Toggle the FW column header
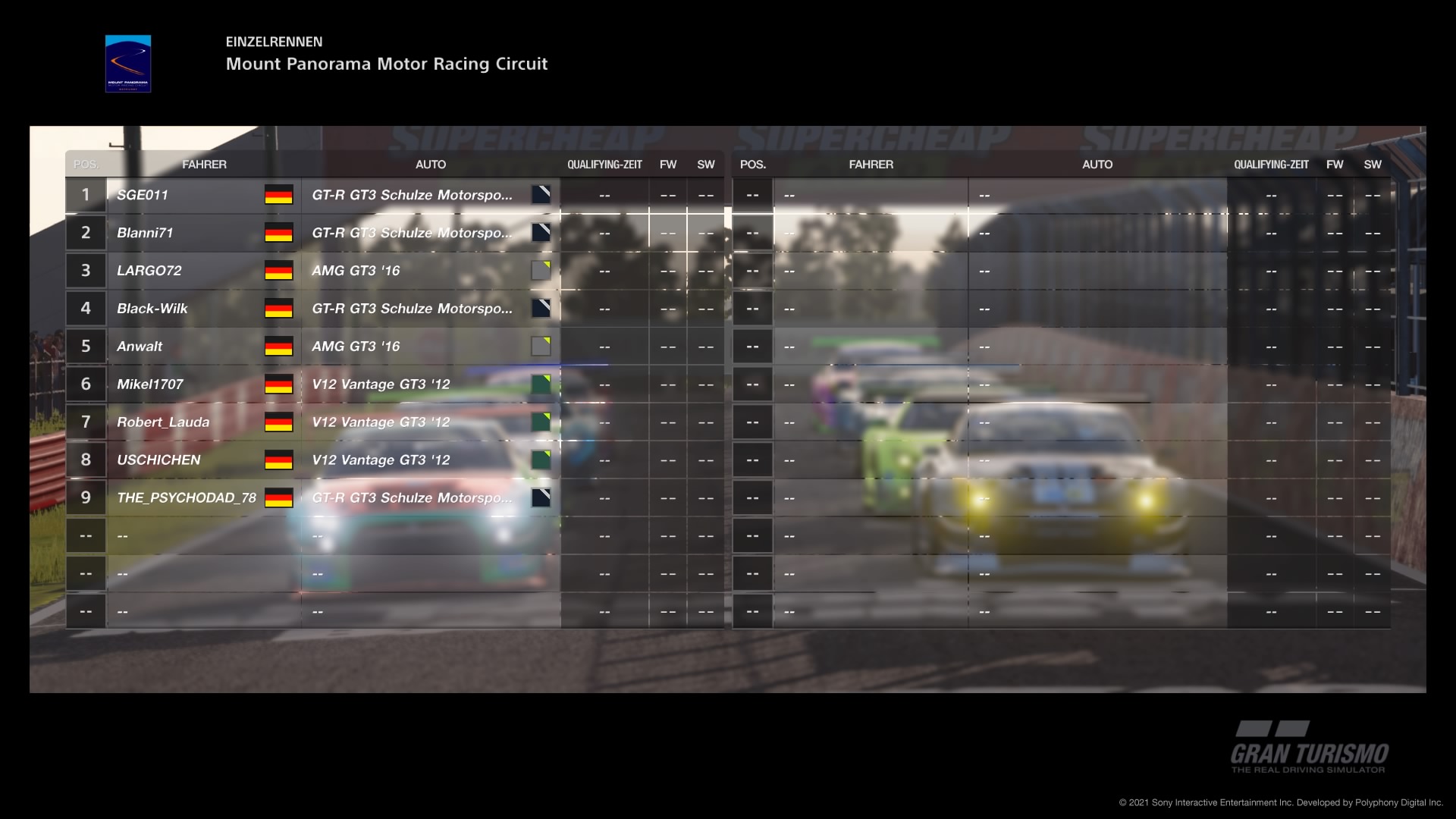The image size is (1456, 819). [668, 164]
